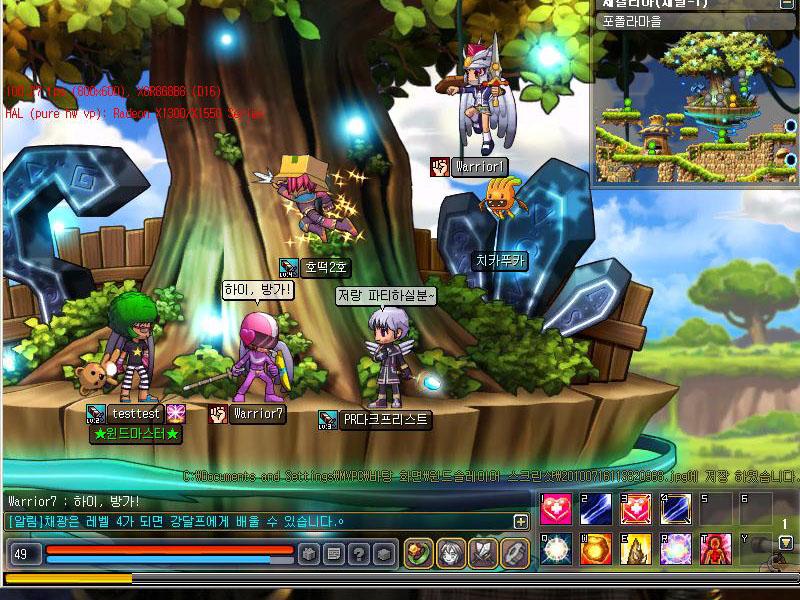Screen dimensions: 800x600
Task: Open the question mark help button
Action: point(358,553)
